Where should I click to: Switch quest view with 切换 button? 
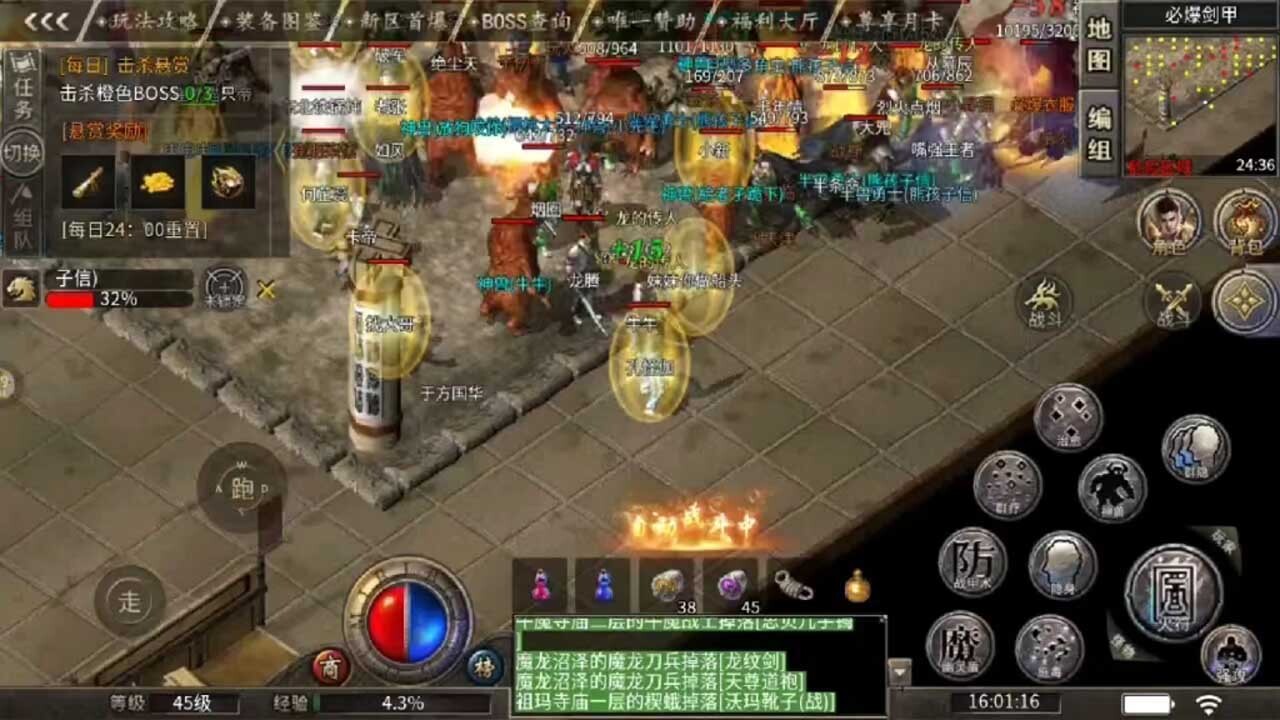(22, 150)
